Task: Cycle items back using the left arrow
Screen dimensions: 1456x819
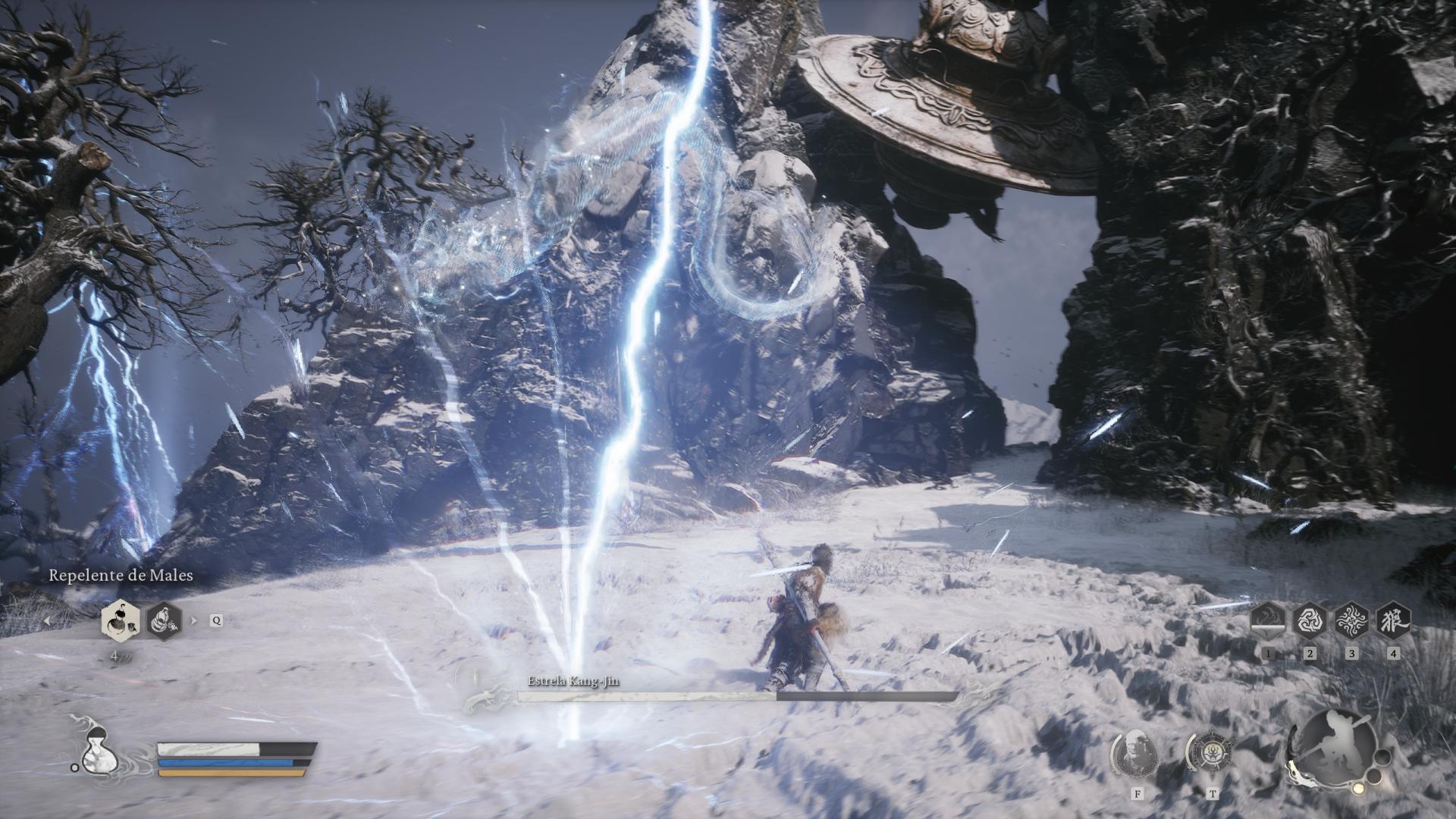Action: (x=48, y=620)
